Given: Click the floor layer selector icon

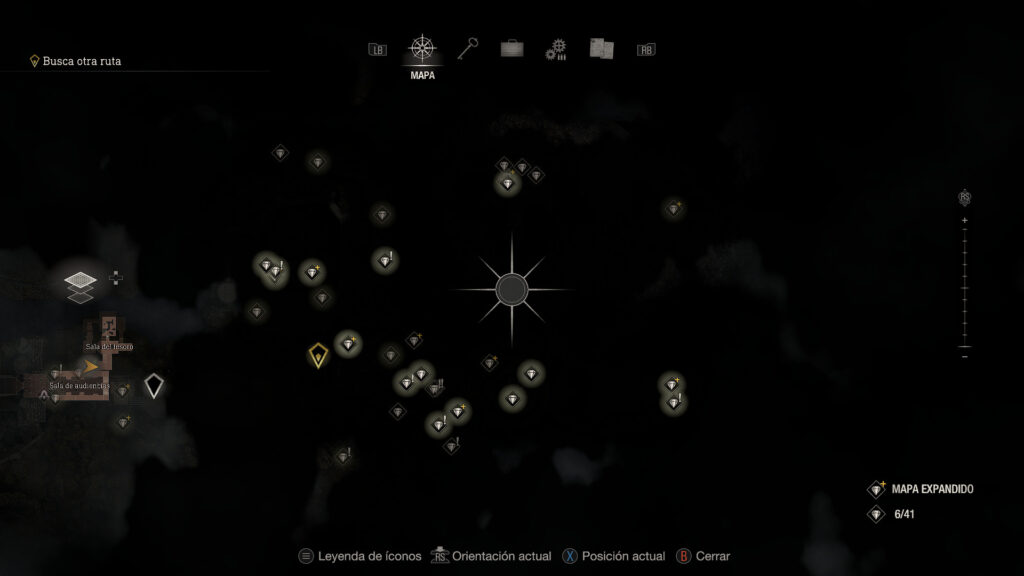Looking at the screenshot, I should pos(80,283).
